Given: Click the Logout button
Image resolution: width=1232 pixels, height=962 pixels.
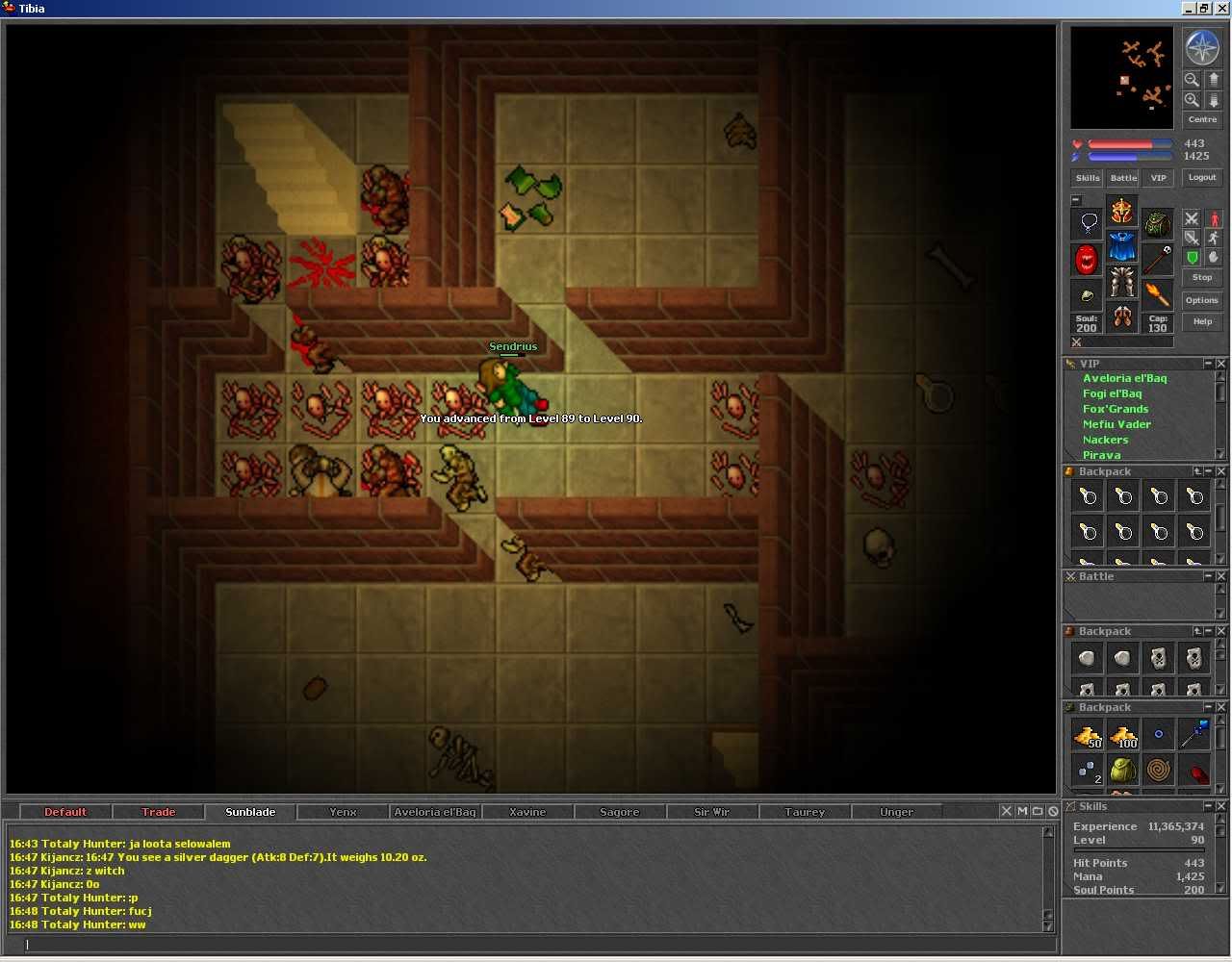Looking at the screenshot, I should 1201,178.
